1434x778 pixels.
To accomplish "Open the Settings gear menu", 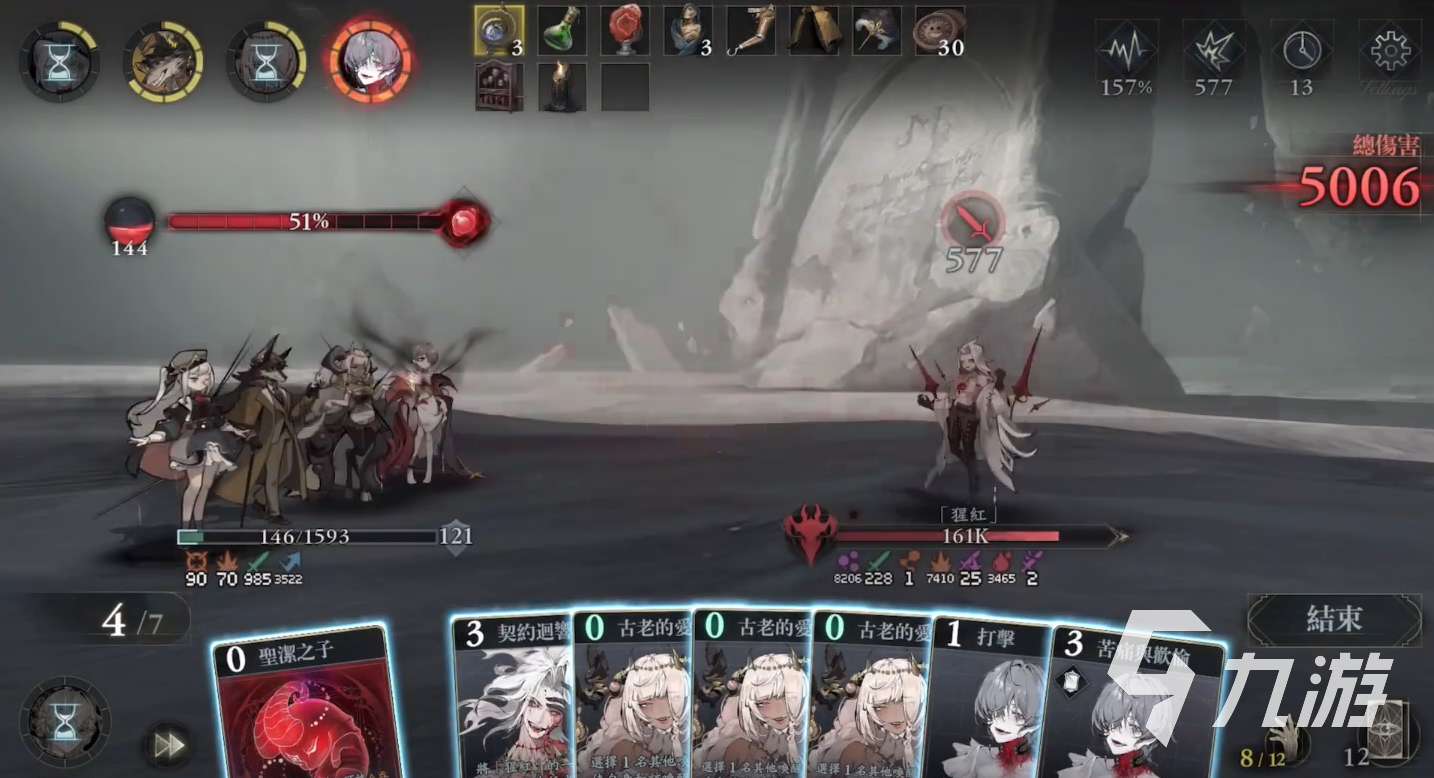I will pos(1390,50).
